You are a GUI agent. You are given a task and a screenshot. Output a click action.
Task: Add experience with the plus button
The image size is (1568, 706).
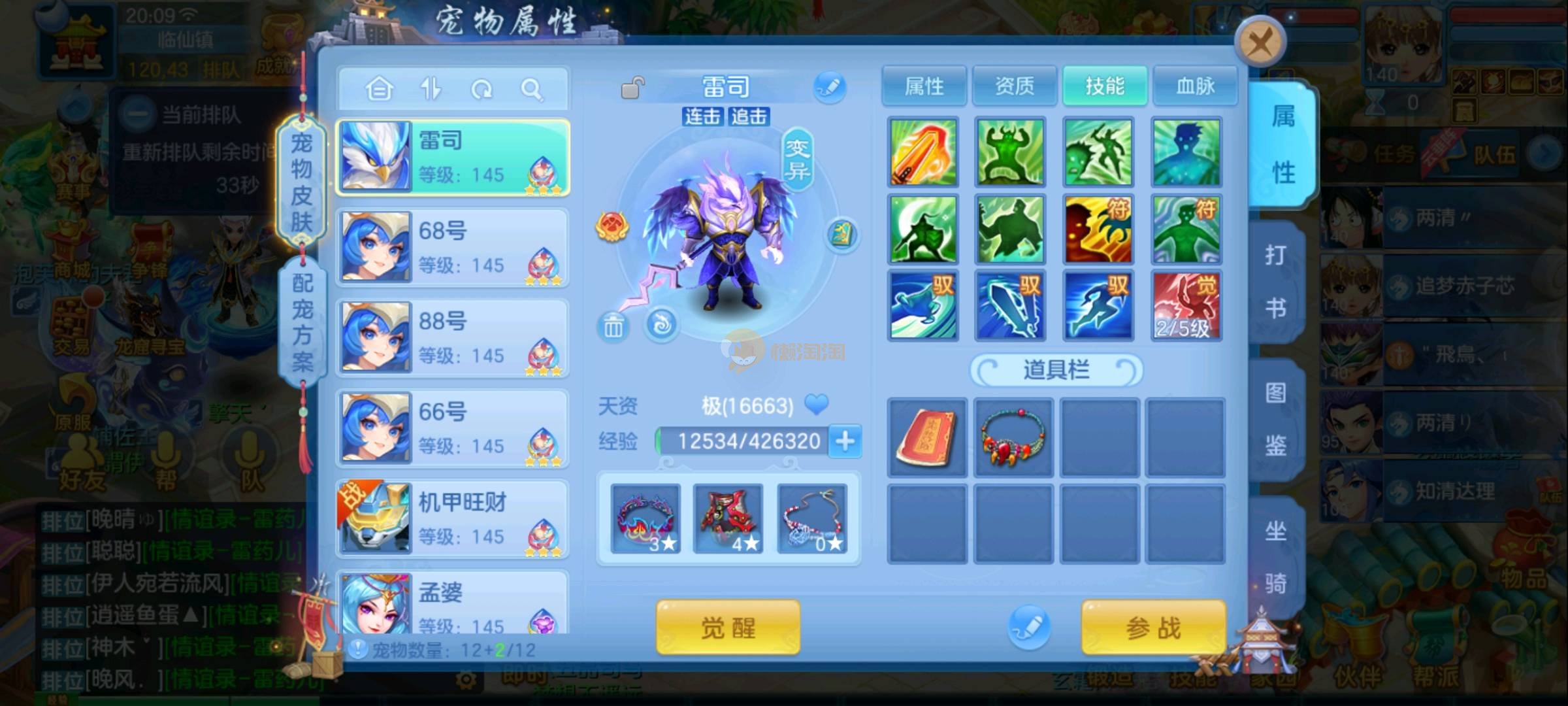tap(845, 441)
